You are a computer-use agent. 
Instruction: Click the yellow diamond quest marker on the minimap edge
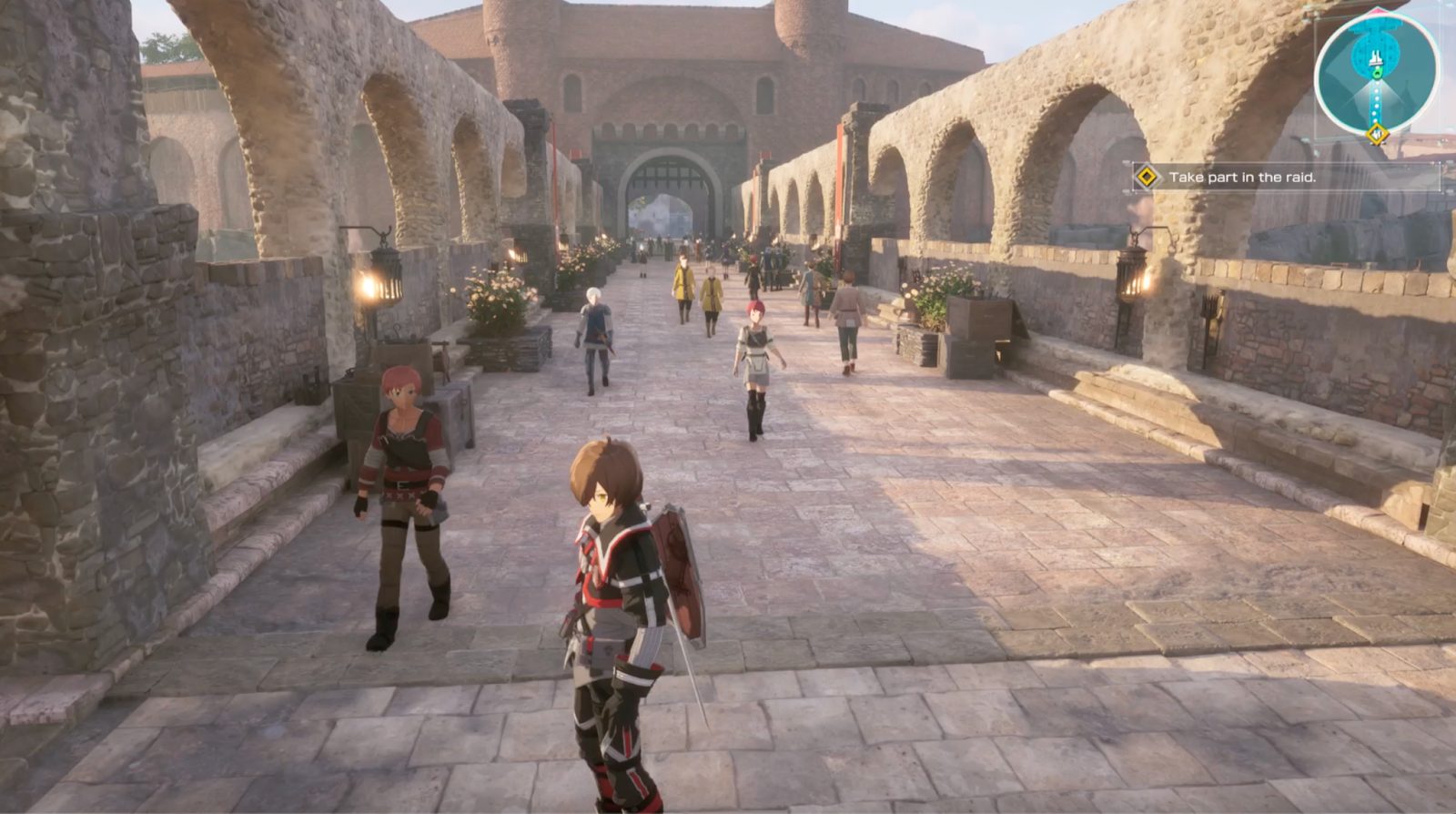pyautogui.click(x=1376, y=135)
